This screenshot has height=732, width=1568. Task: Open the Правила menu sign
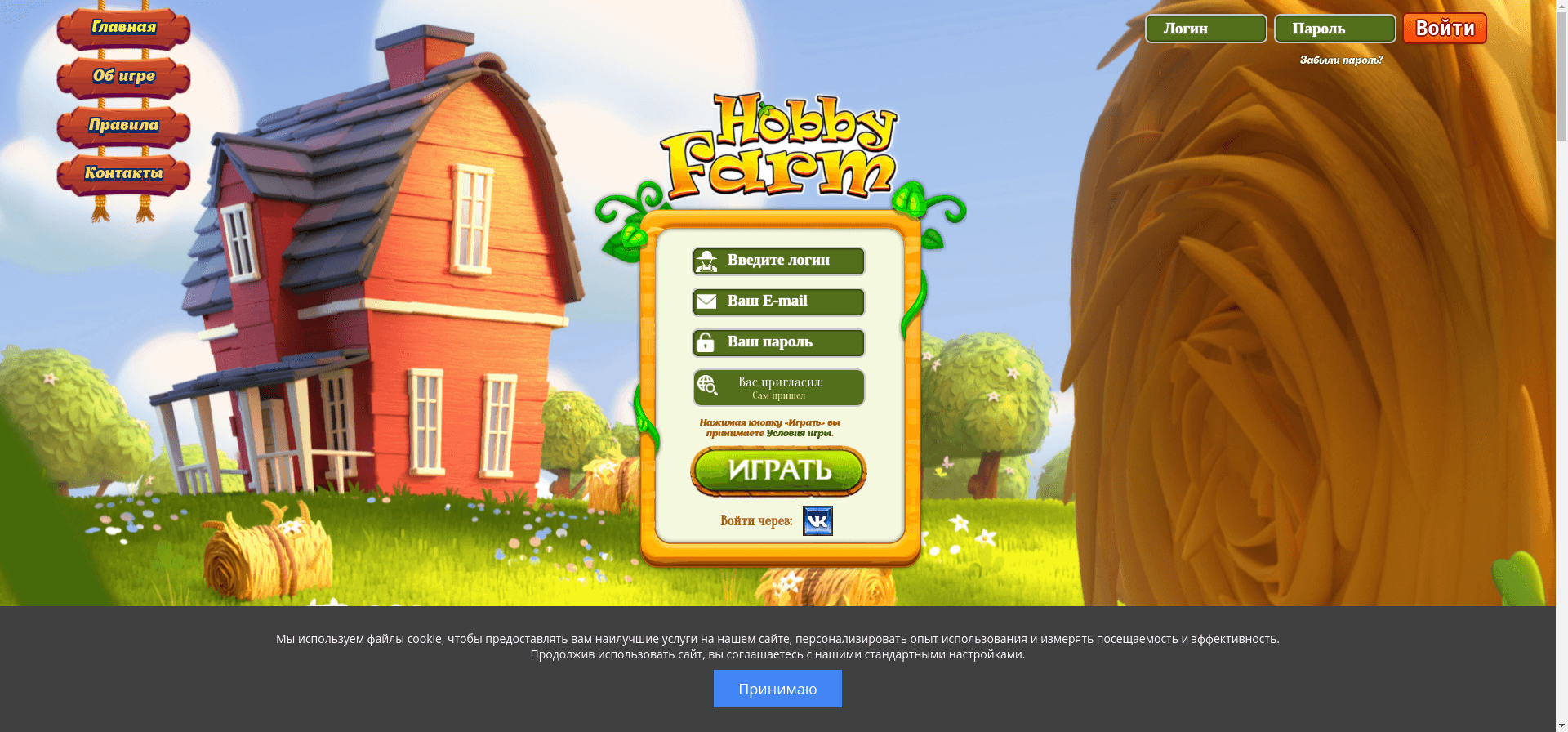click(123, 125)
